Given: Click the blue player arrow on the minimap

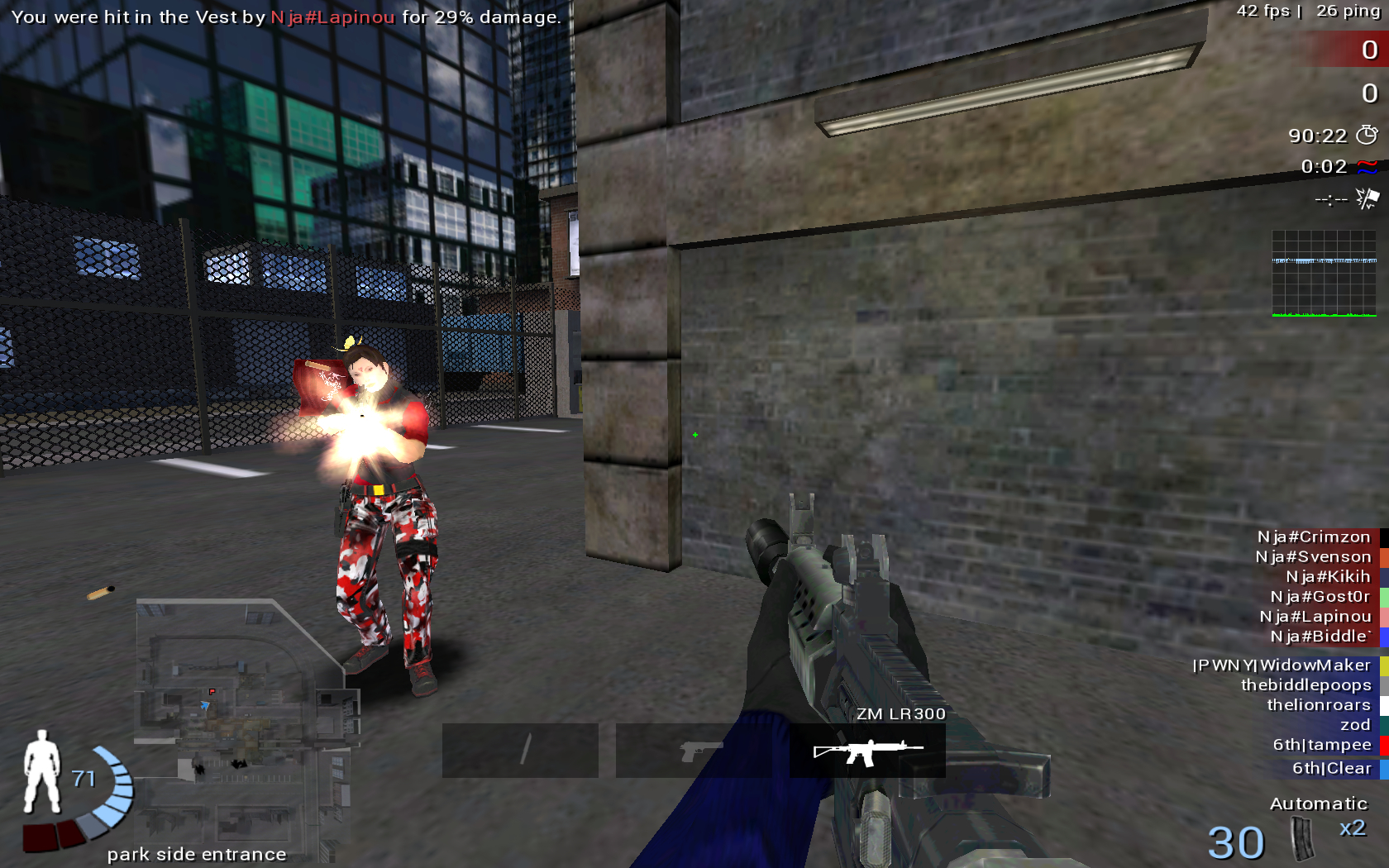Looking at the screenshot, I should click(x=204, y=707).
